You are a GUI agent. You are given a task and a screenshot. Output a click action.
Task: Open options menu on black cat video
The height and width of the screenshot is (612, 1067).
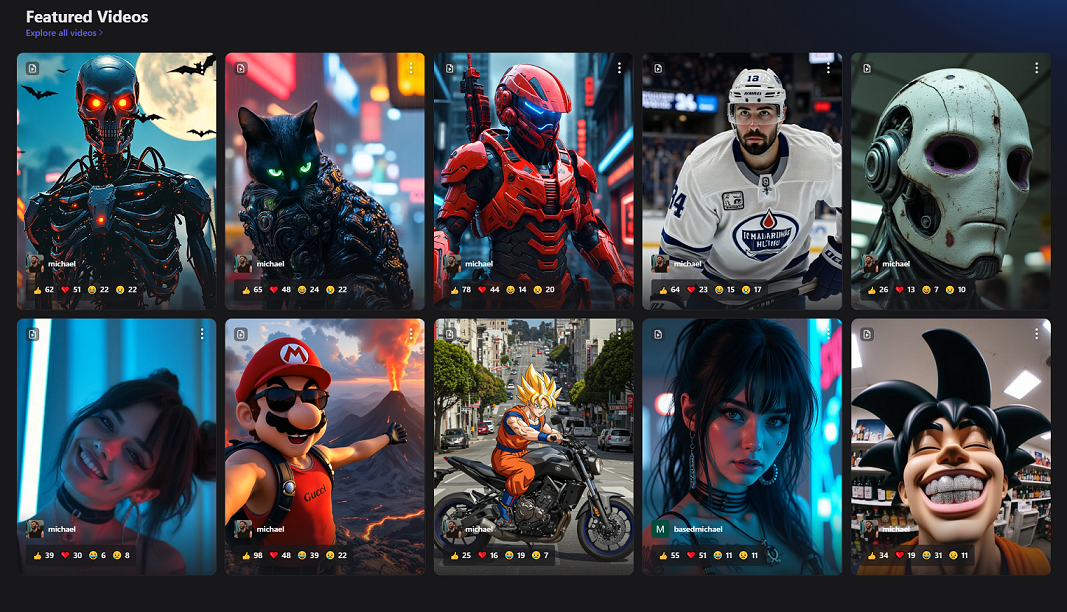click(x=411, y=68)
